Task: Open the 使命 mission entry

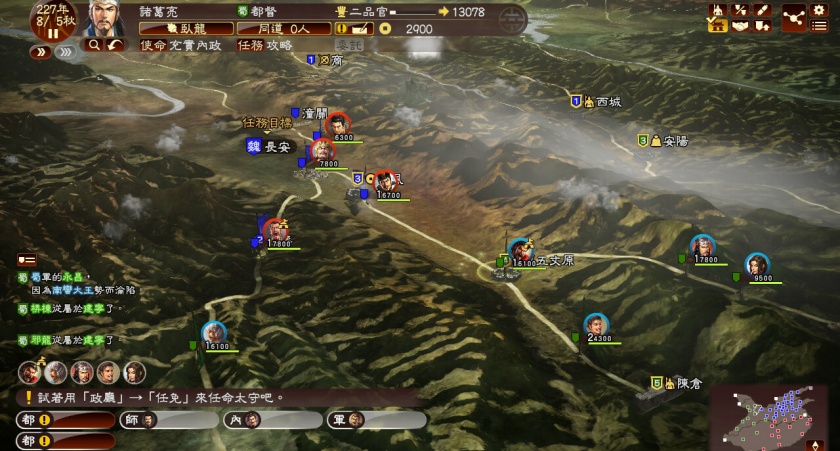Action: pos(154,45)
